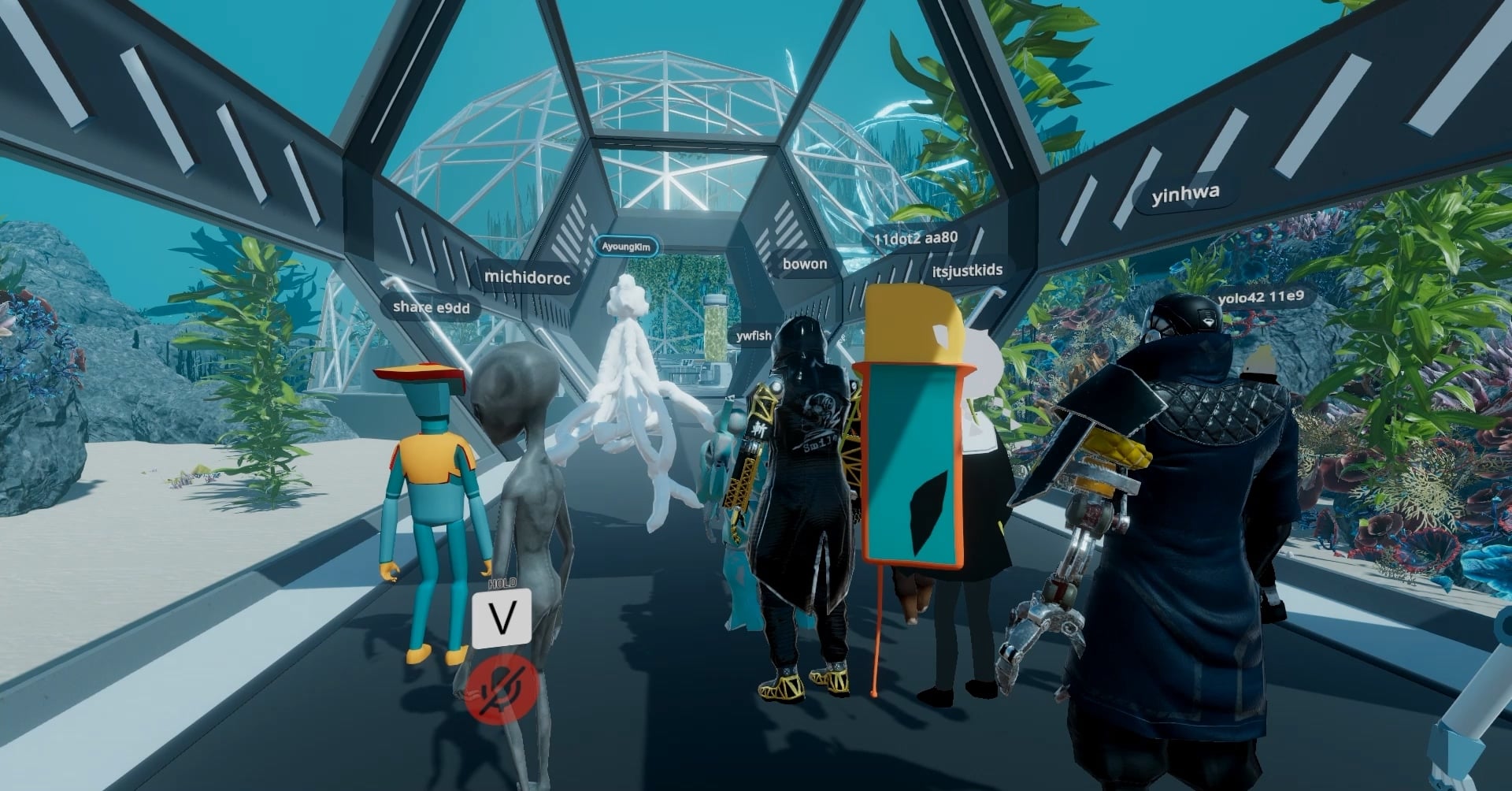Select the 11dot2 aa80 nameplate
The image size is (1512, 791).
pyautogui.click(x=916, y=237)
